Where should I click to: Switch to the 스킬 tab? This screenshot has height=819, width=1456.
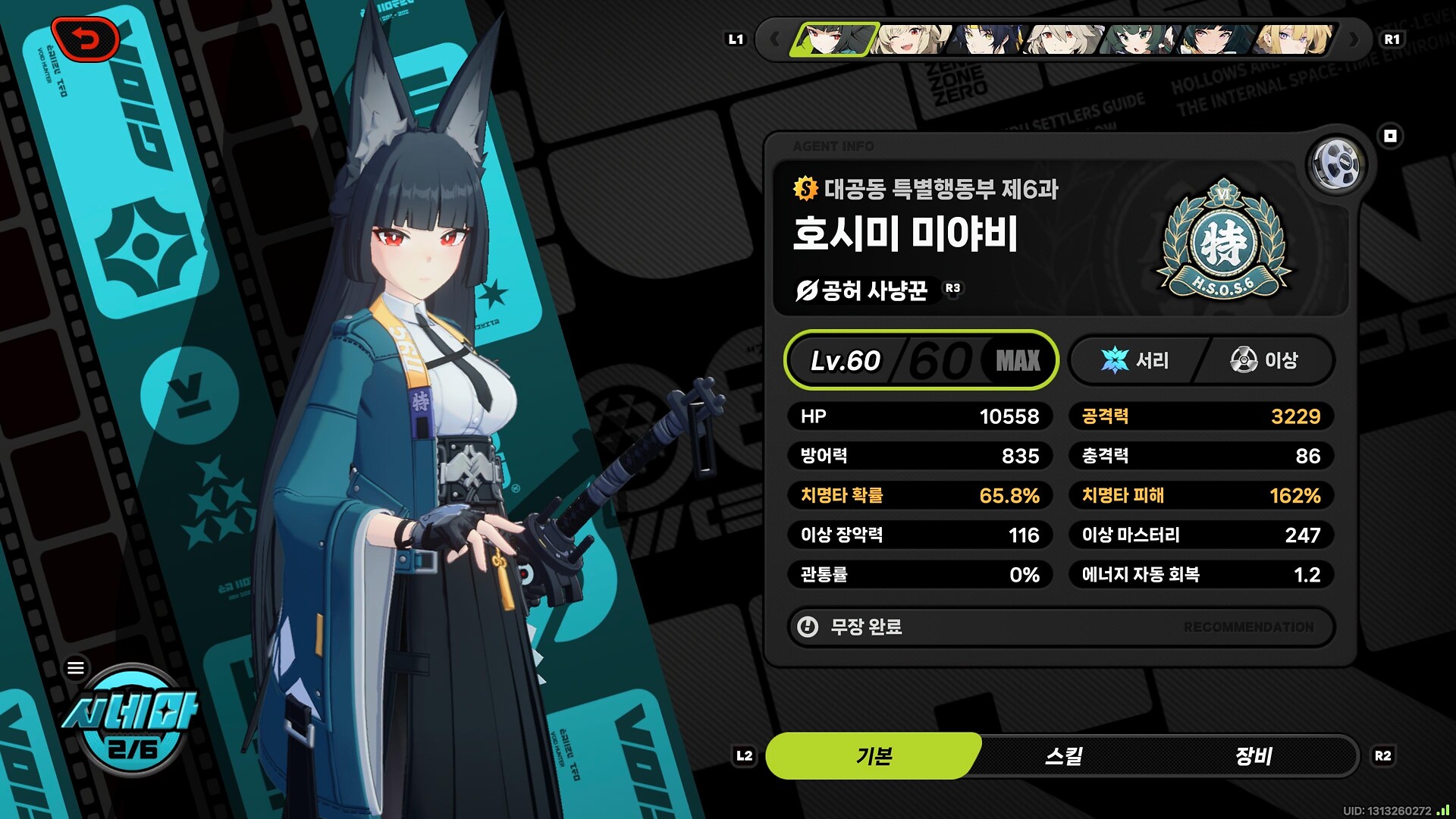click(1063, 756)
